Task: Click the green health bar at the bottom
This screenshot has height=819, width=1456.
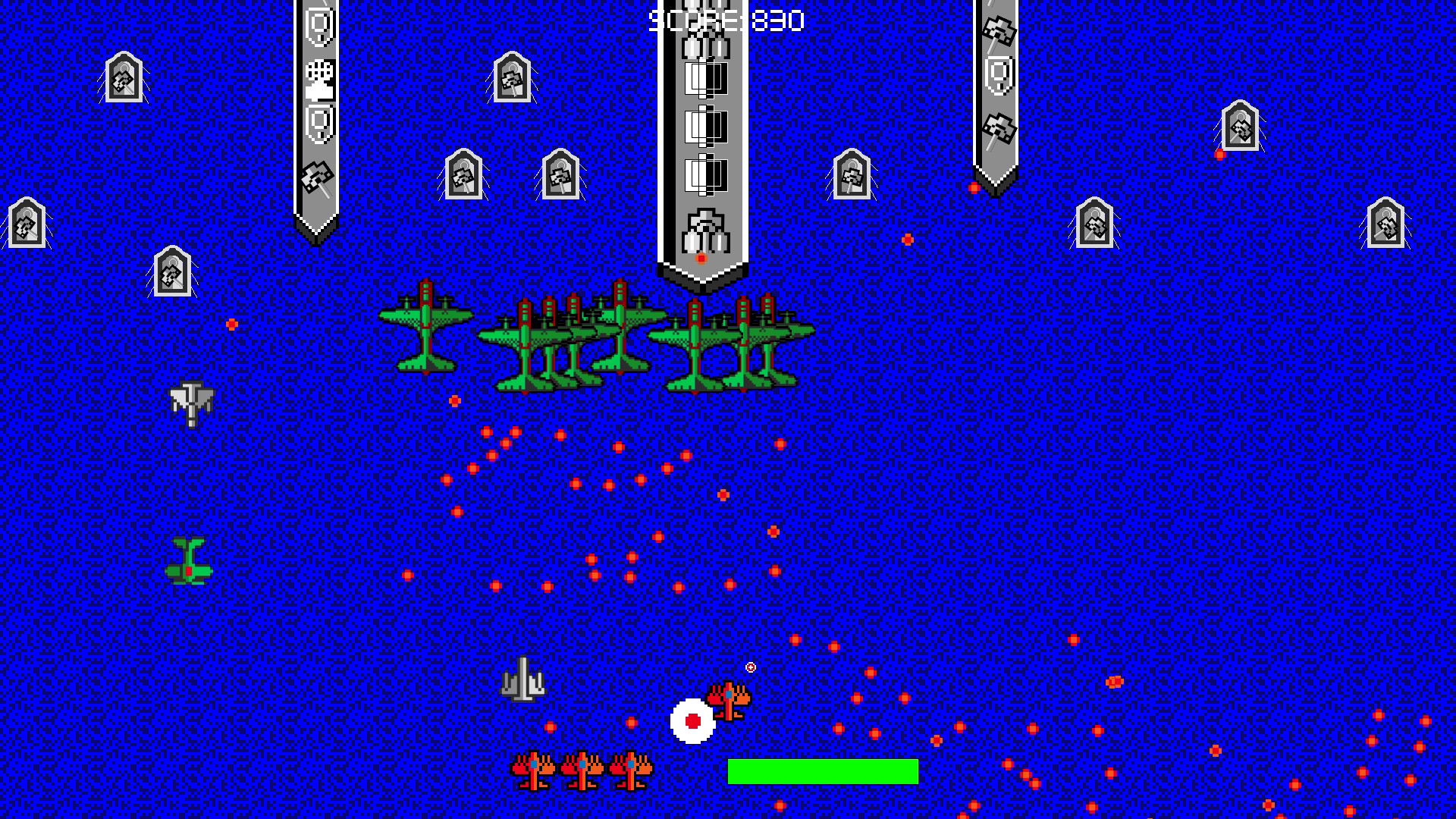Action: 823,773
